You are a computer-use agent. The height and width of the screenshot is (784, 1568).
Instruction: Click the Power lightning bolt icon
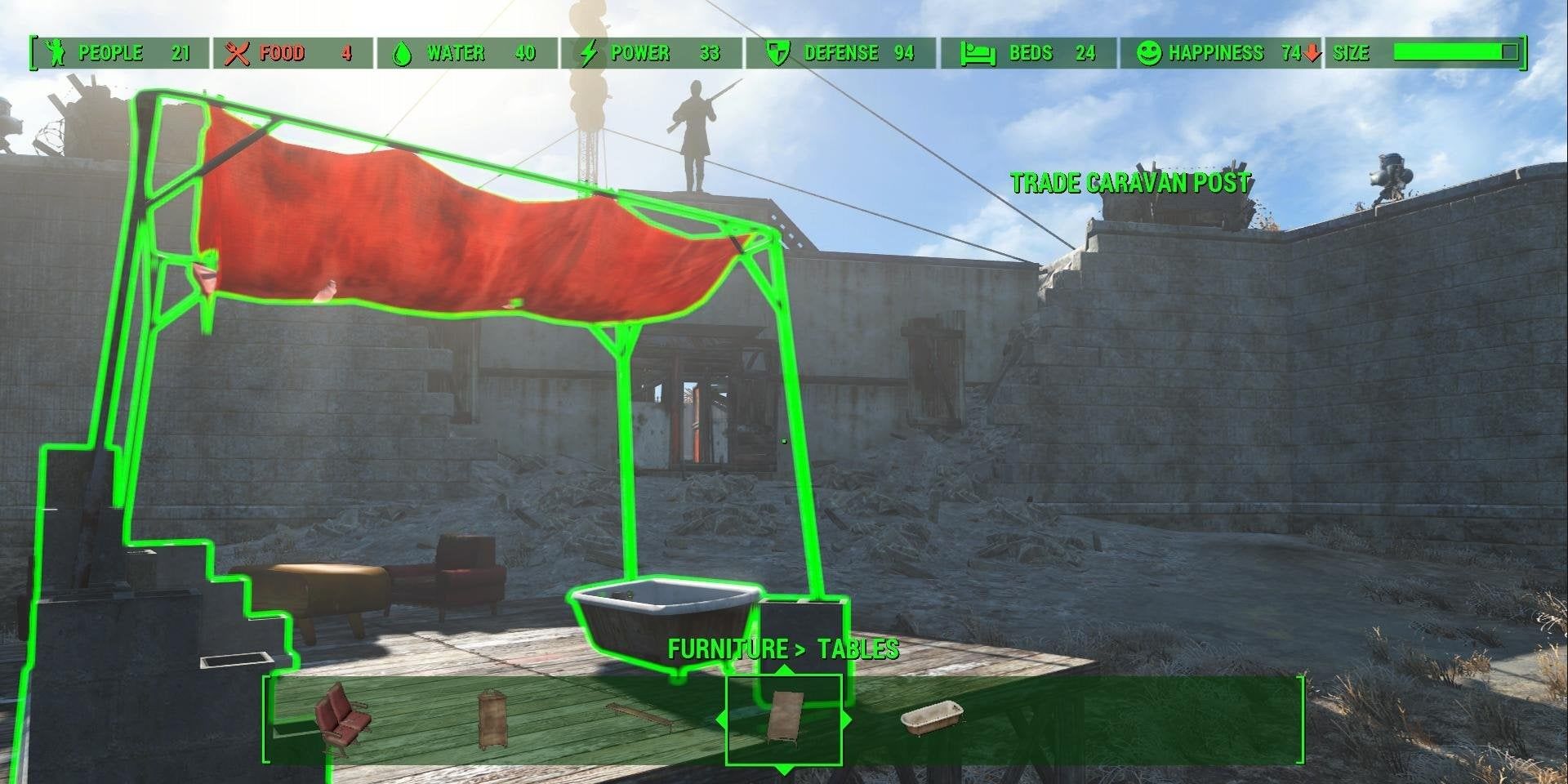point(590,53)
